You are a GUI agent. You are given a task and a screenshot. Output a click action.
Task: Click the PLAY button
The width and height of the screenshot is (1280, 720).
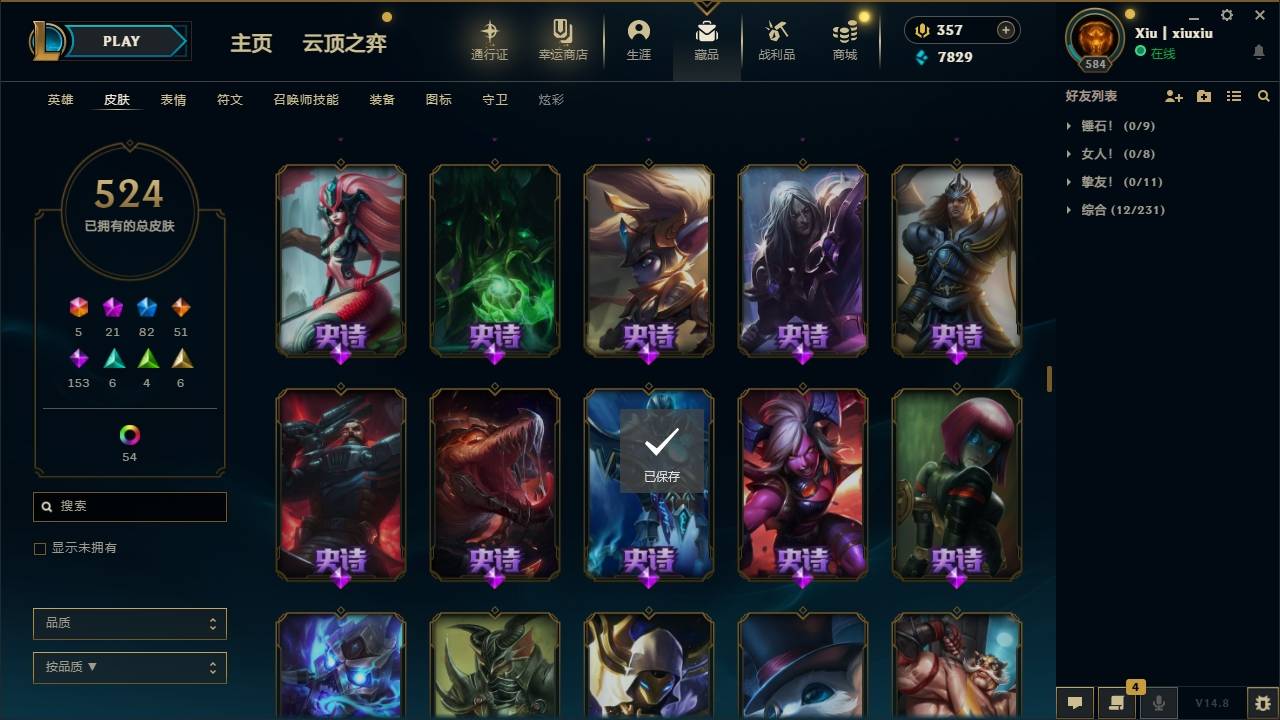click(x=121, y=41)
